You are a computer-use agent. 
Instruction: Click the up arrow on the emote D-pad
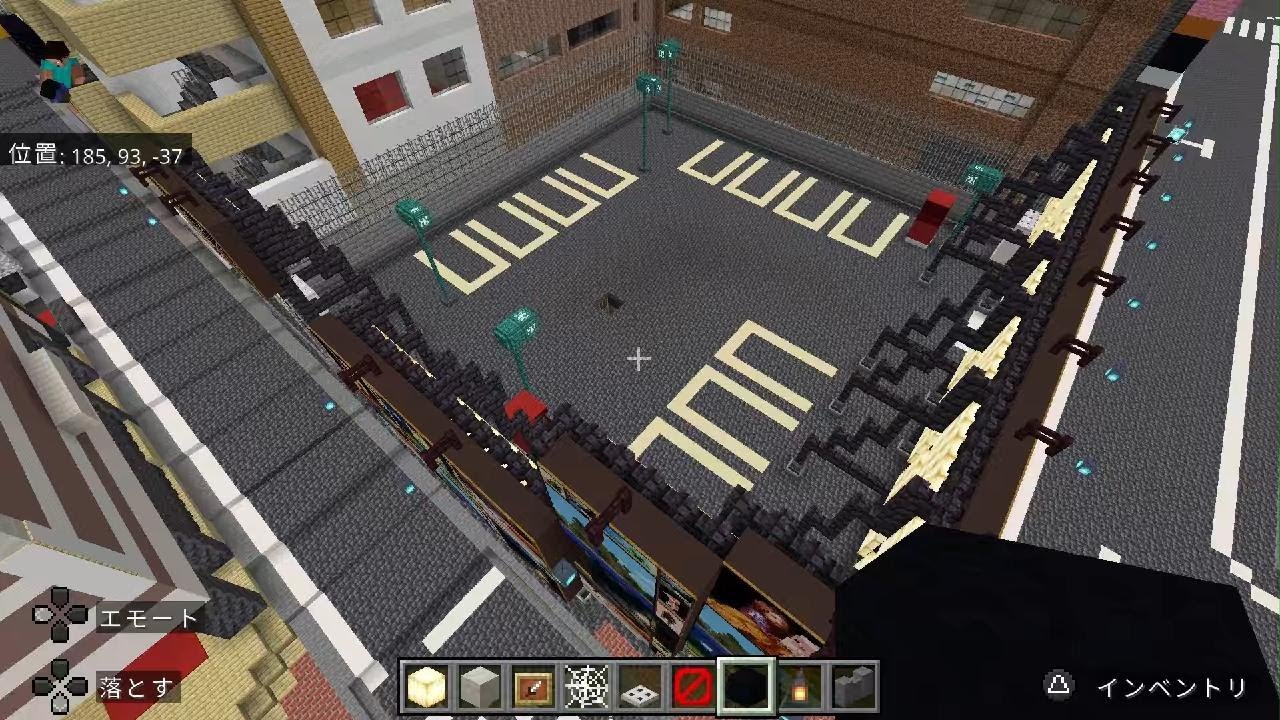[59, 598]
